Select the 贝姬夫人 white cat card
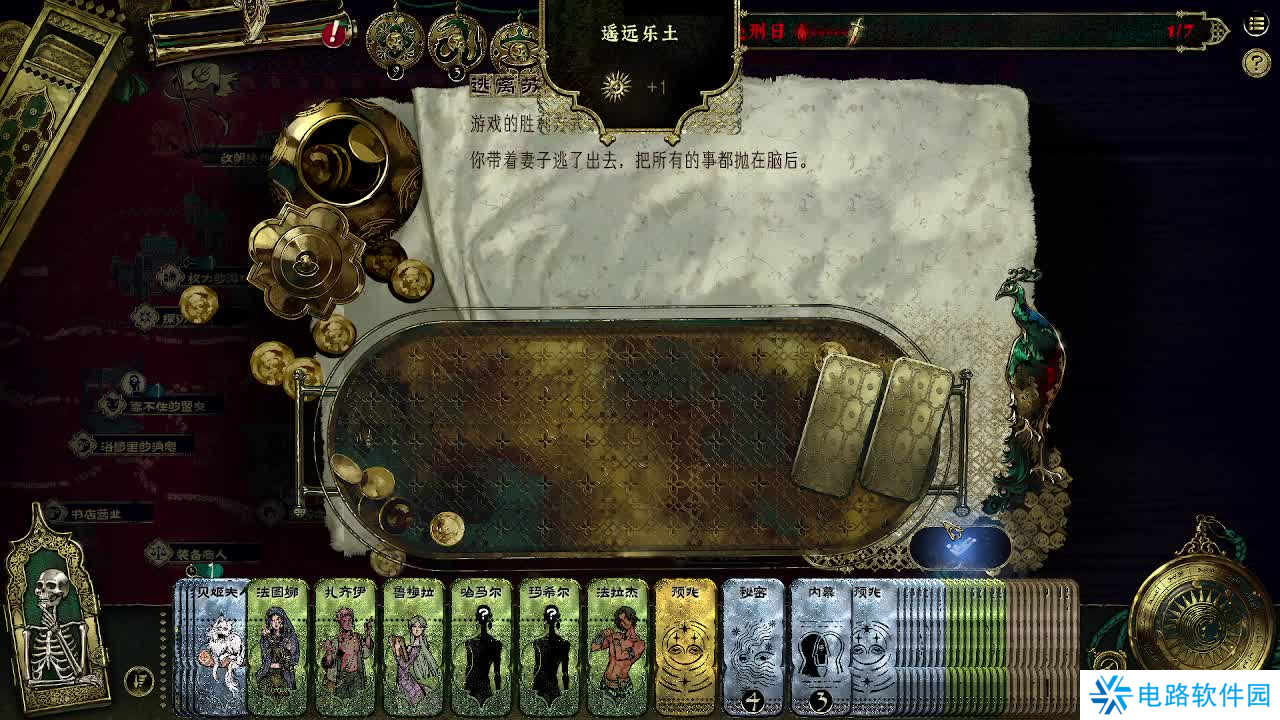This screenshot has width=1280, height=720. point(220,647)
